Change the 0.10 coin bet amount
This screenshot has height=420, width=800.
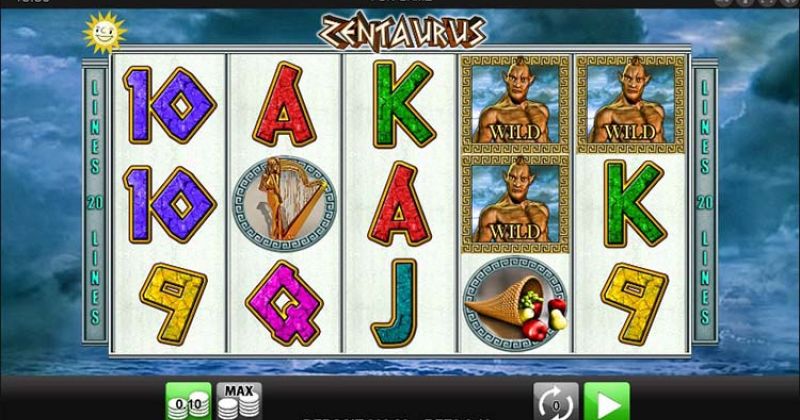click(187, 401)
